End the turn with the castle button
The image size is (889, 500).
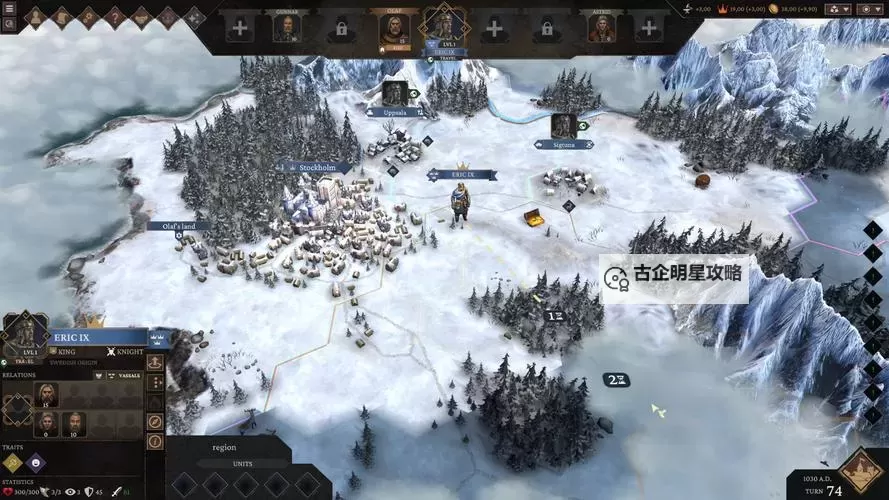[x=859, y=470]
